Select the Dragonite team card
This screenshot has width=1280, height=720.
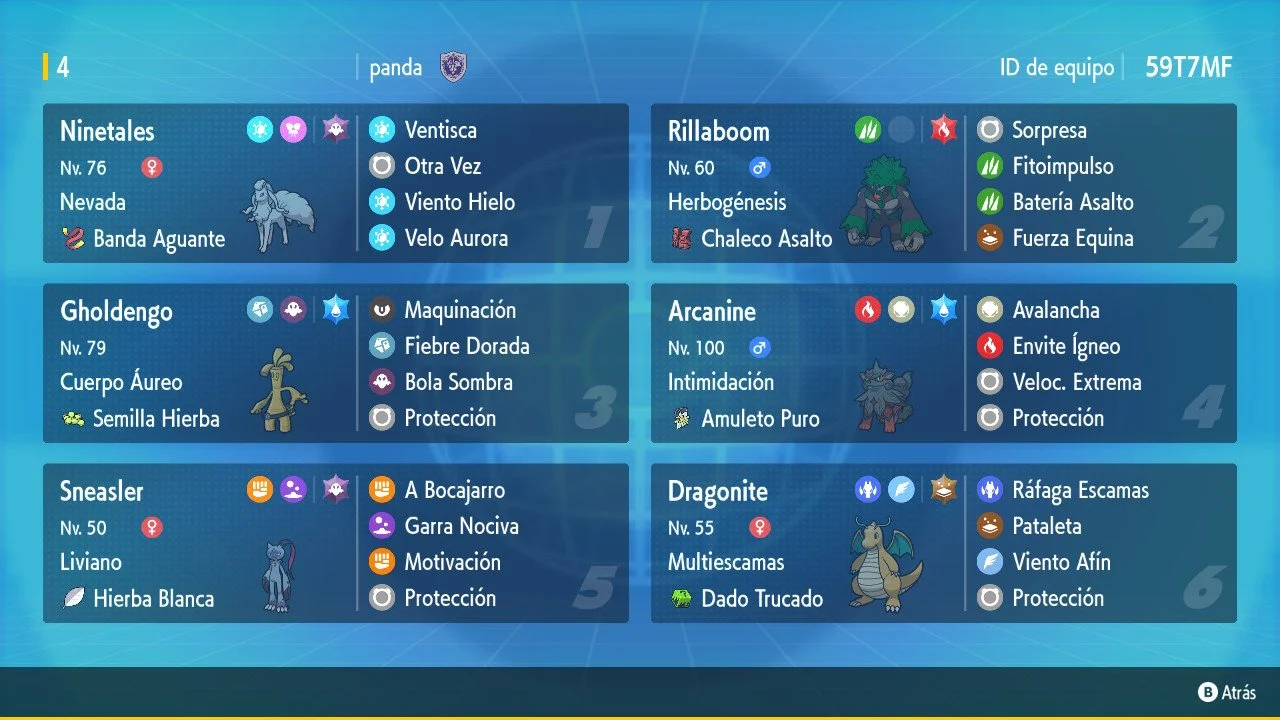coord(943,544)
